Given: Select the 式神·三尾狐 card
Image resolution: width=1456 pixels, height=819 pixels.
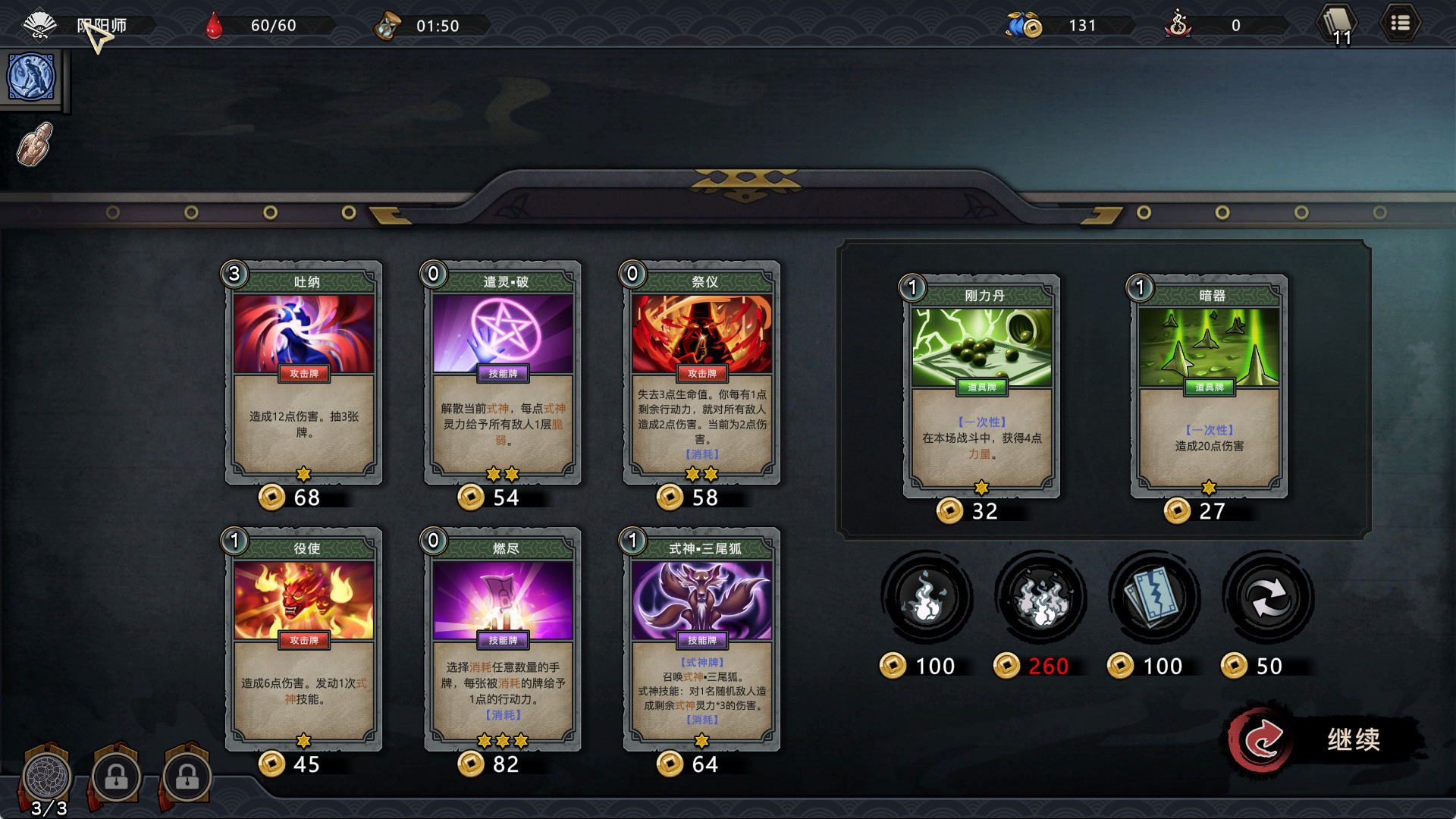Looking at the screenshot, I should click(701, 639).
